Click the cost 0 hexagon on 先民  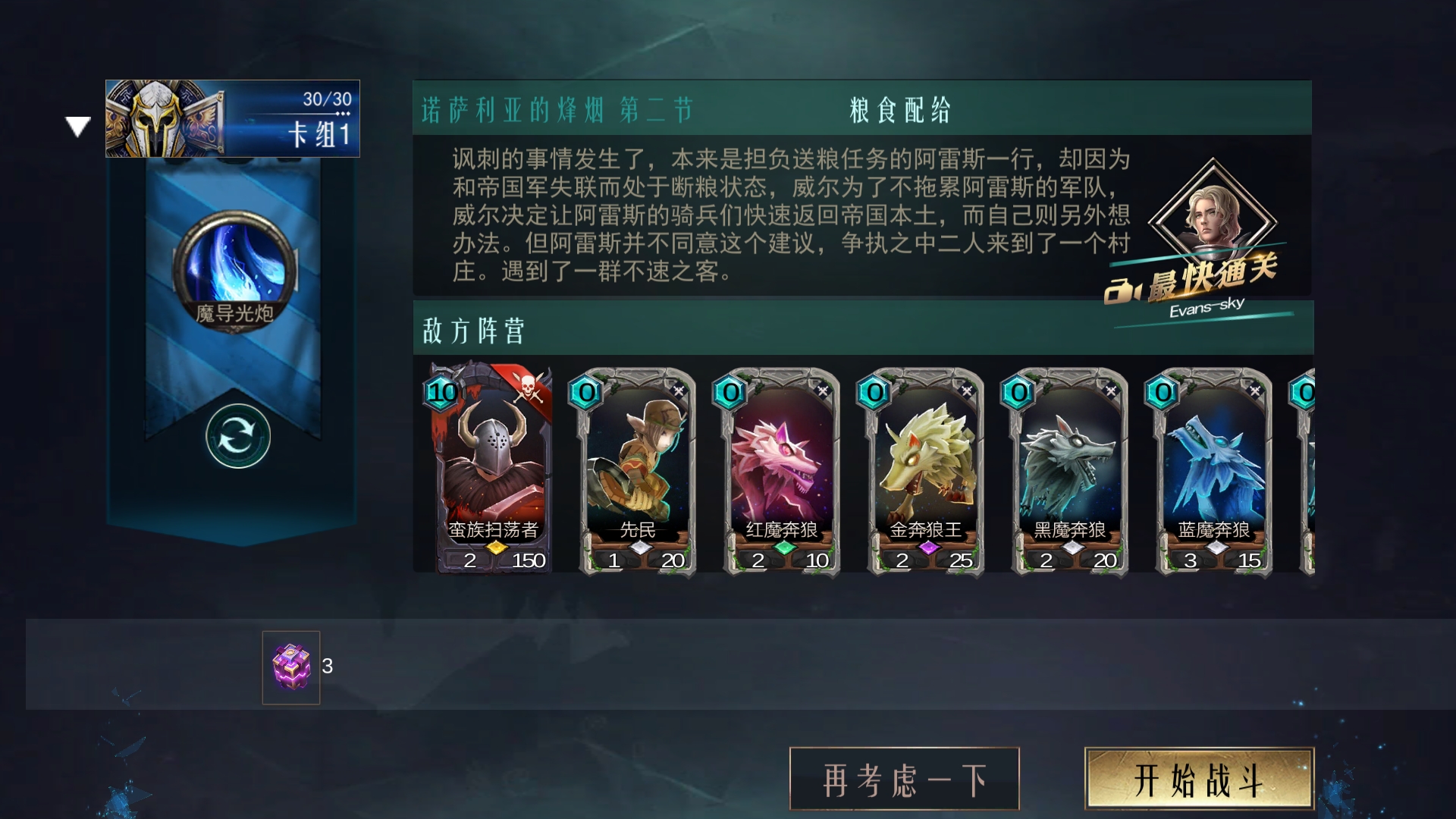[x=584, y=393]
